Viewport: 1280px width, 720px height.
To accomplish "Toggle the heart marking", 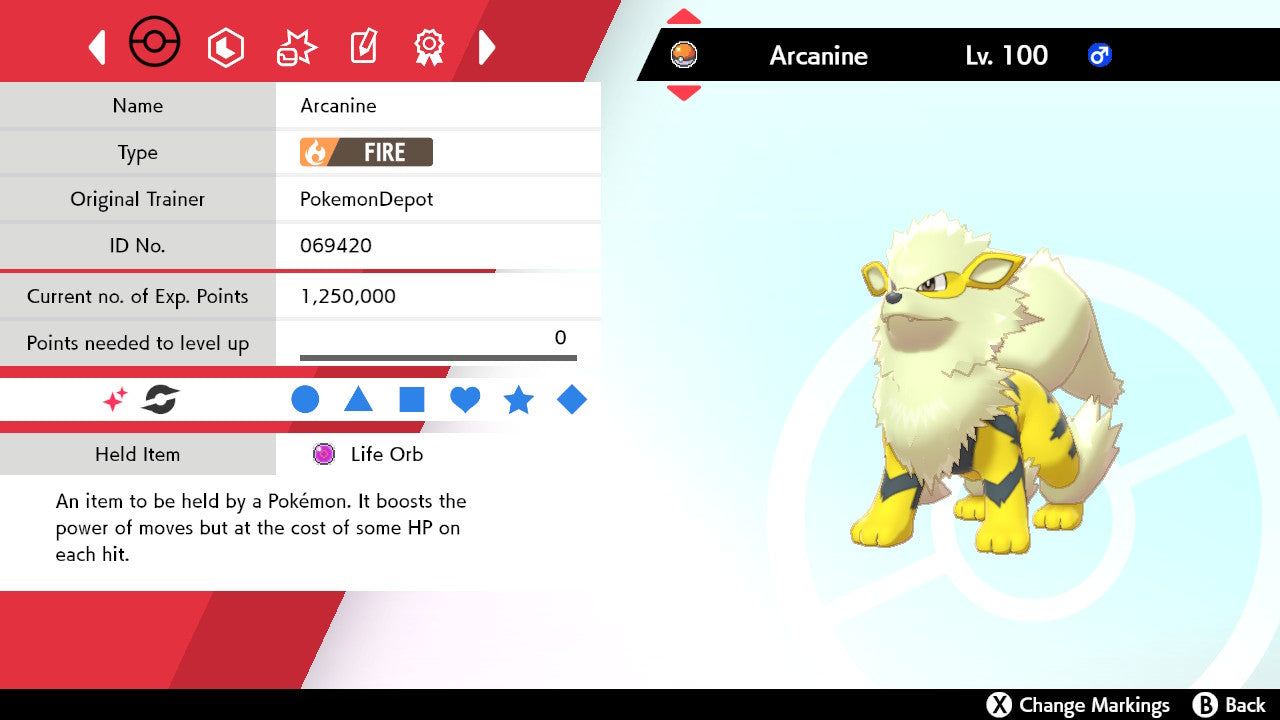I will coord(465,400).
